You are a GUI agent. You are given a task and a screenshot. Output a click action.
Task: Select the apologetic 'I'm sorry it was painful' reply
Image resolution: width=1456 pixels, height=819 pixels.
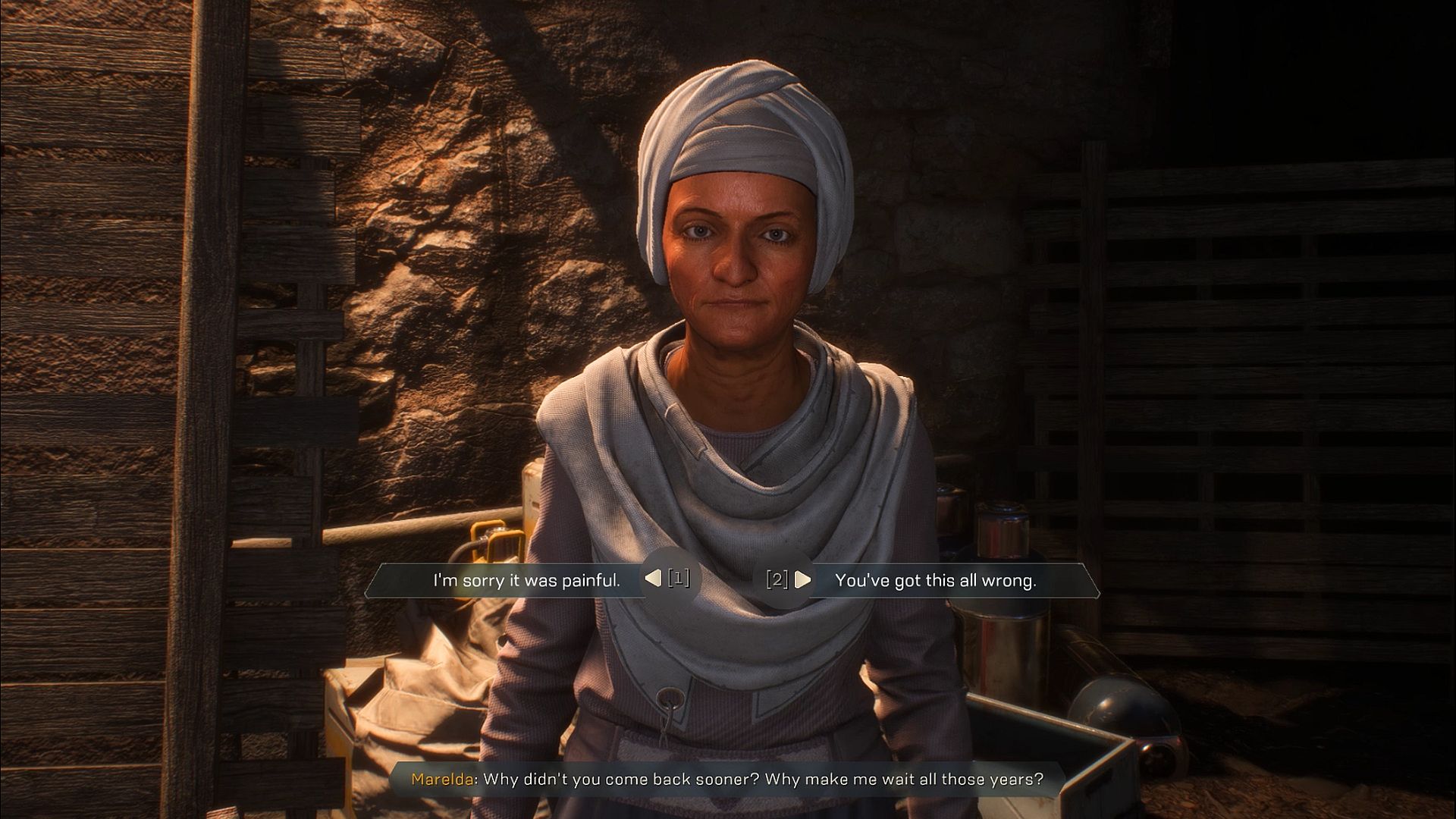pos(529,579)
